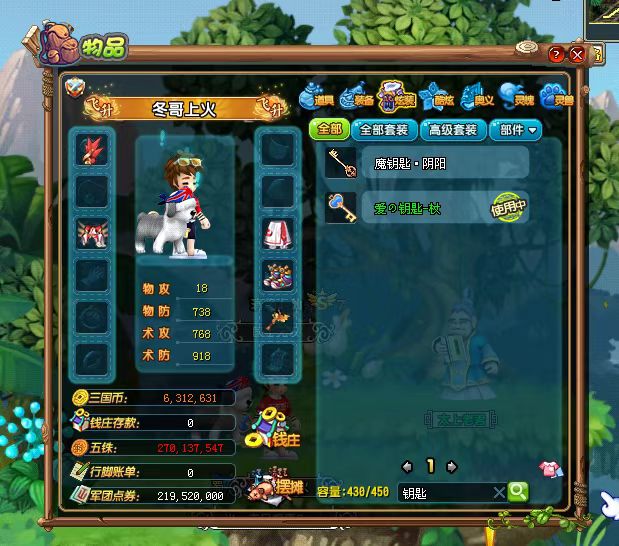619x546 pixels.
Task: Switch to the 装备 tab
Action: 356,97
